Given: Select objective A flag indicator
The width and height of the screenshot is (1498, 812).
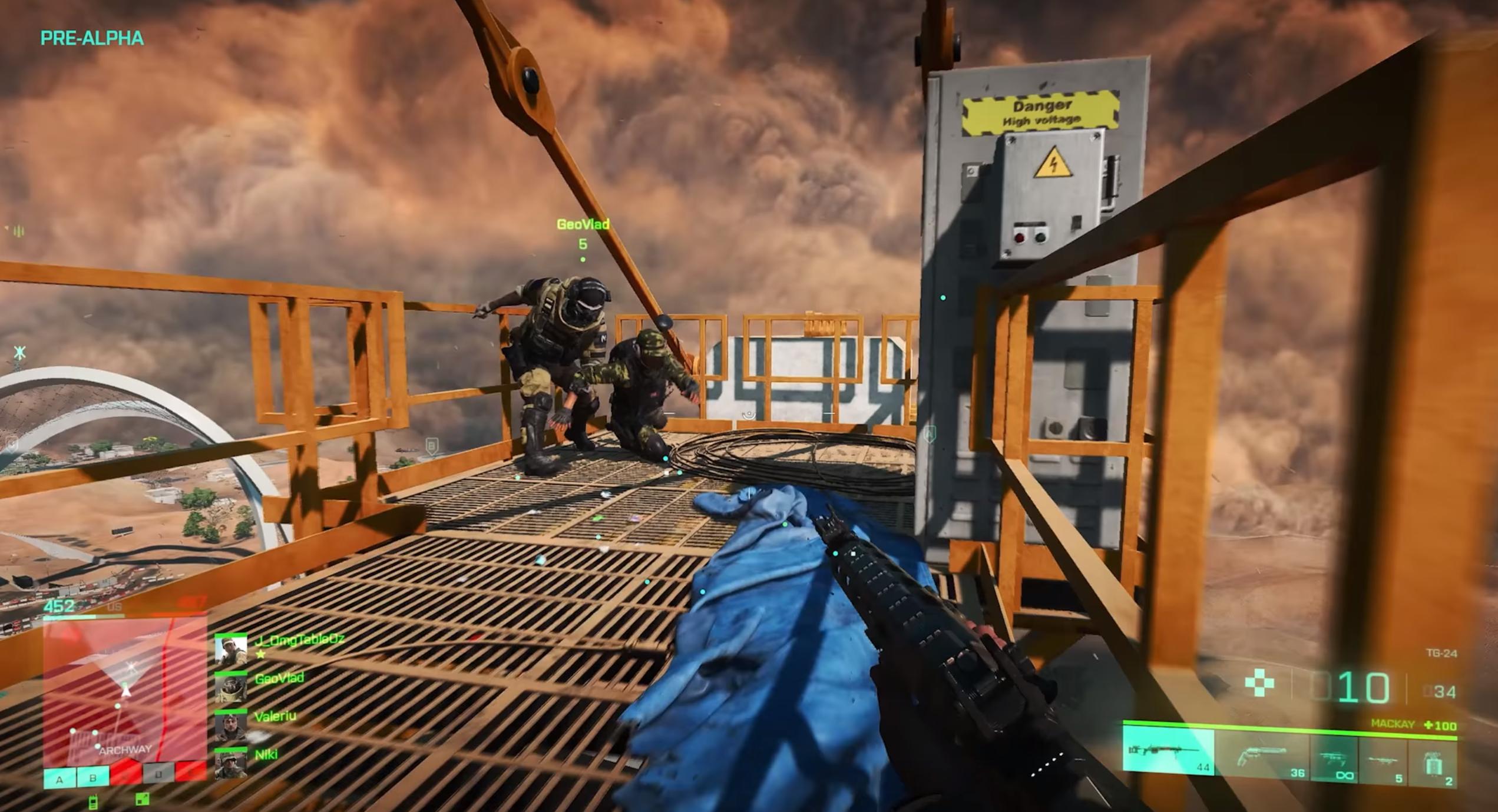Looking at the screenshot, I should coord(59,779).
